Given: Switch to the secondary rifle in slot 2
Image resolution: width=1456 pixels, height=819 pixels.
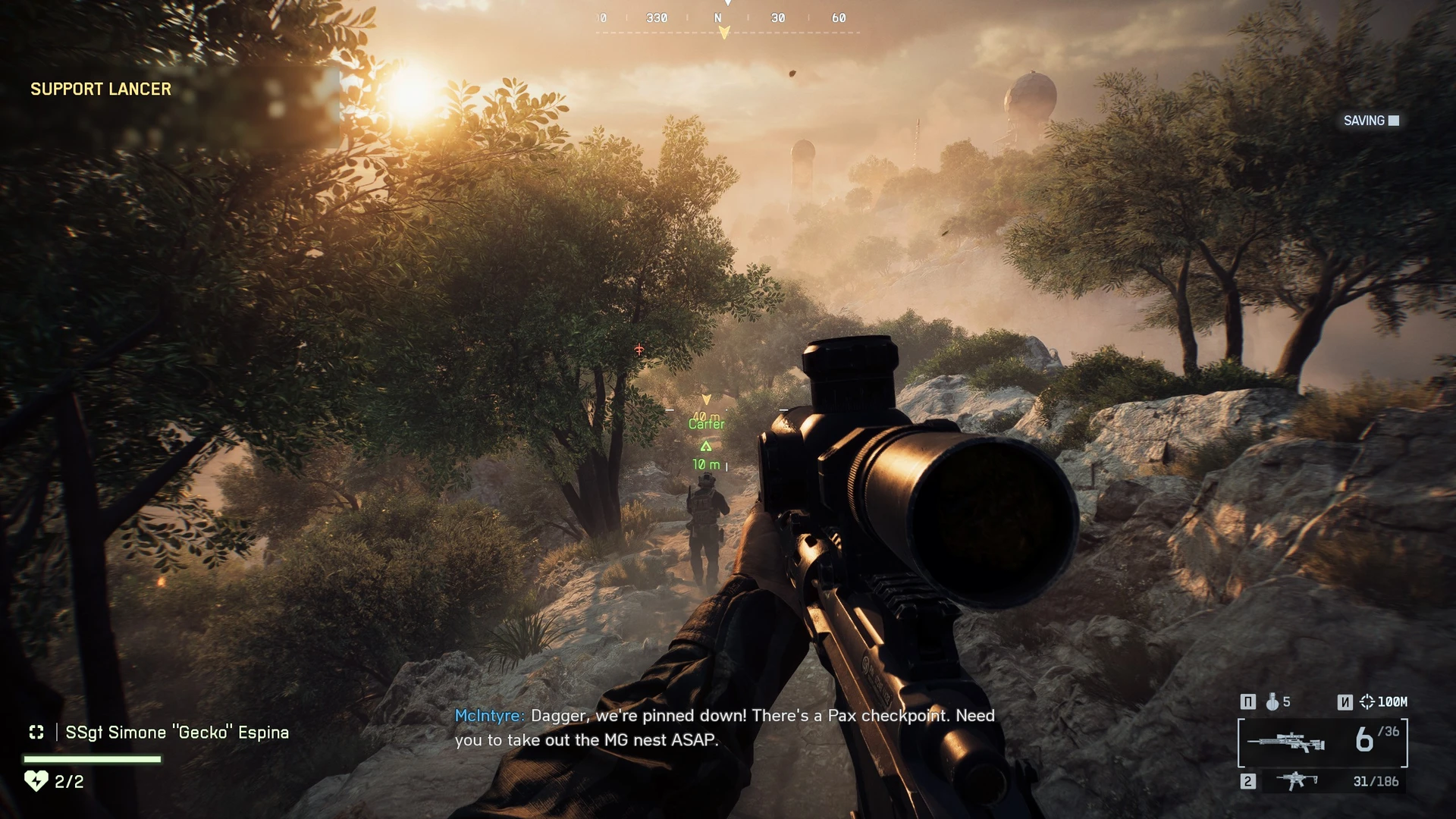Looking at the screenshot, I should [1296, 780].
